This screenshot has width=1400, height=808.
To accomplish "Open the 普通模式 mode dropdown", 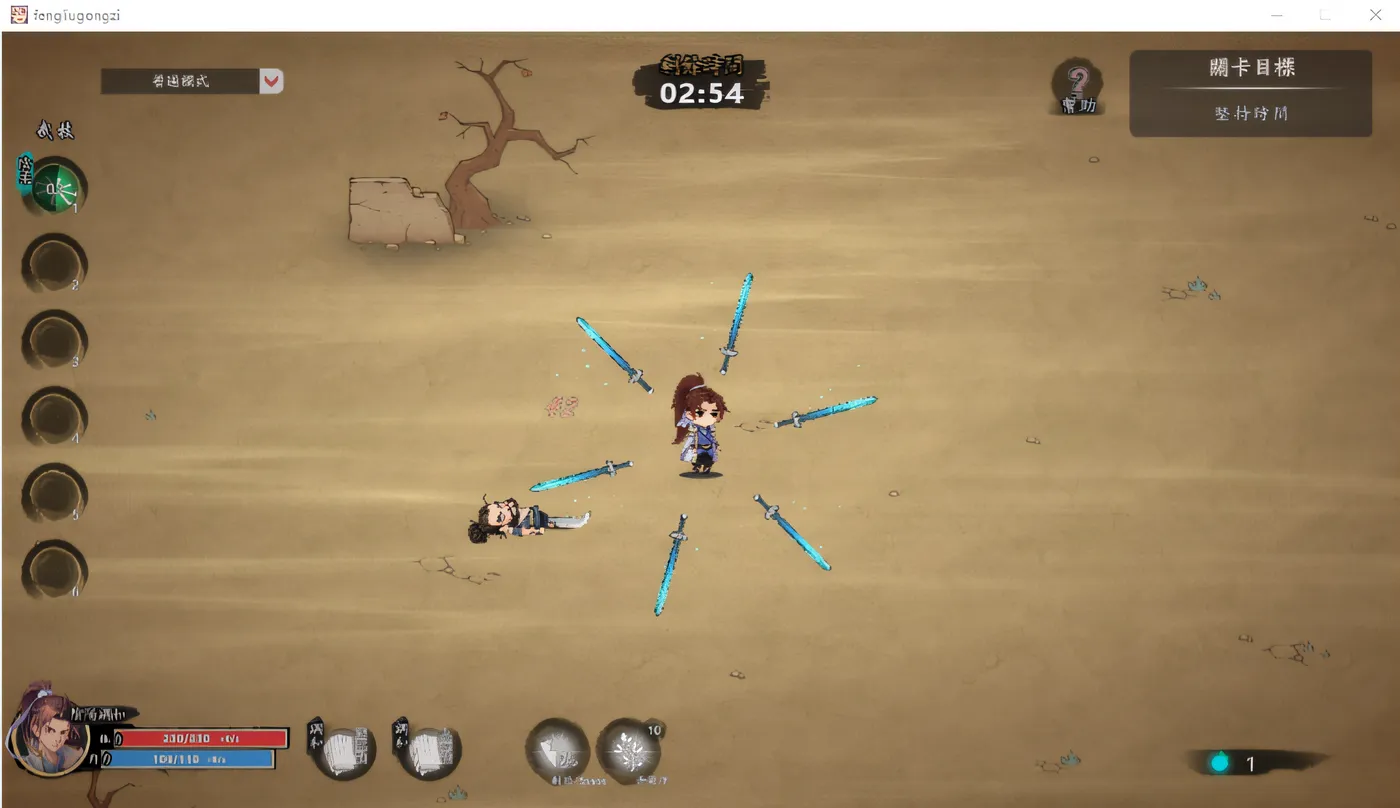I will click(180, 82).
